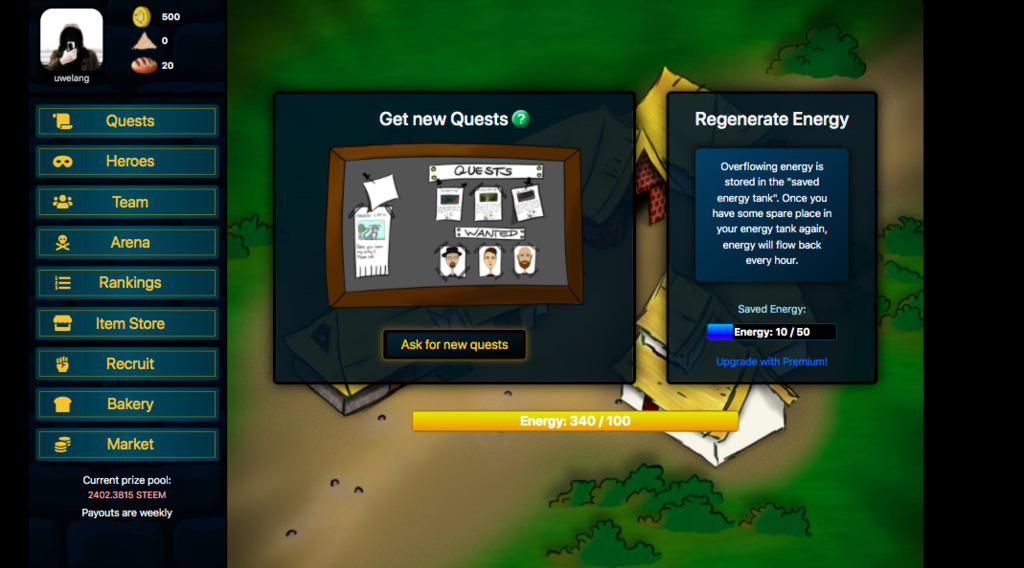This screenshot has width=1024, height=568.
Task: Click the uwelang profile avatar
Action: 71,40
